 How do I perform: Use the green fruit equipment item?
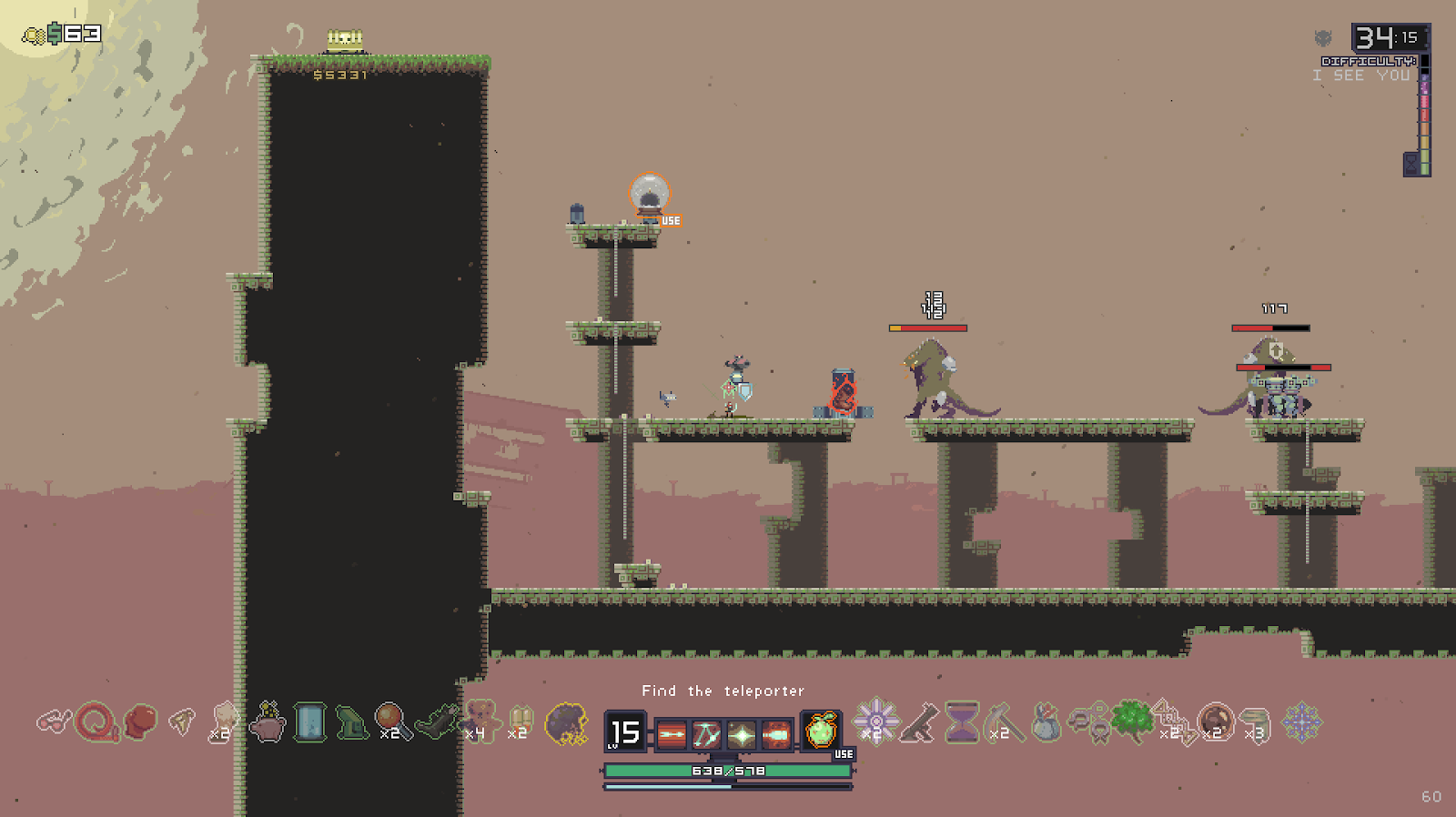[821, 731]
